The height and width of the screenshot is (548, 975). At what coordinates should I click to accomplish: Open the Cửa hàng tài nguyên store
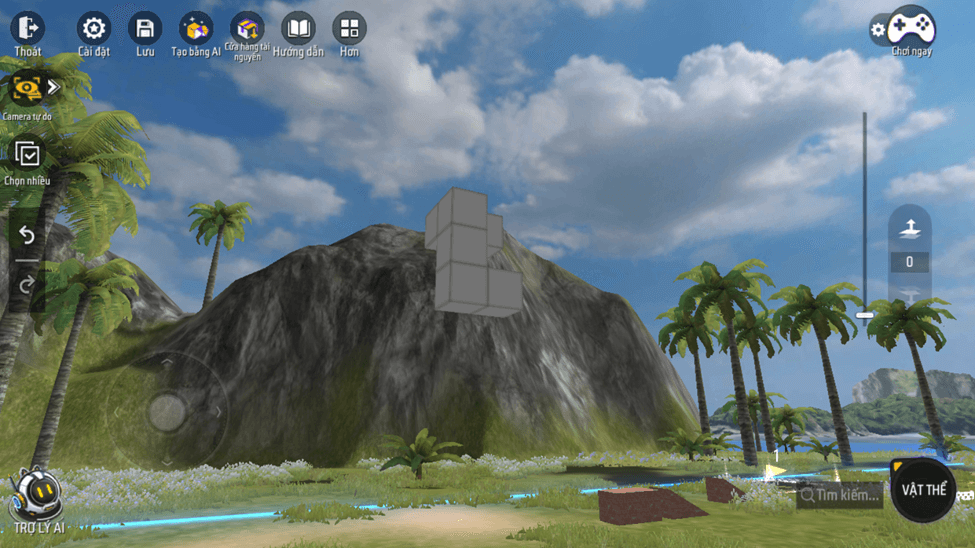(x=246, y=29)
